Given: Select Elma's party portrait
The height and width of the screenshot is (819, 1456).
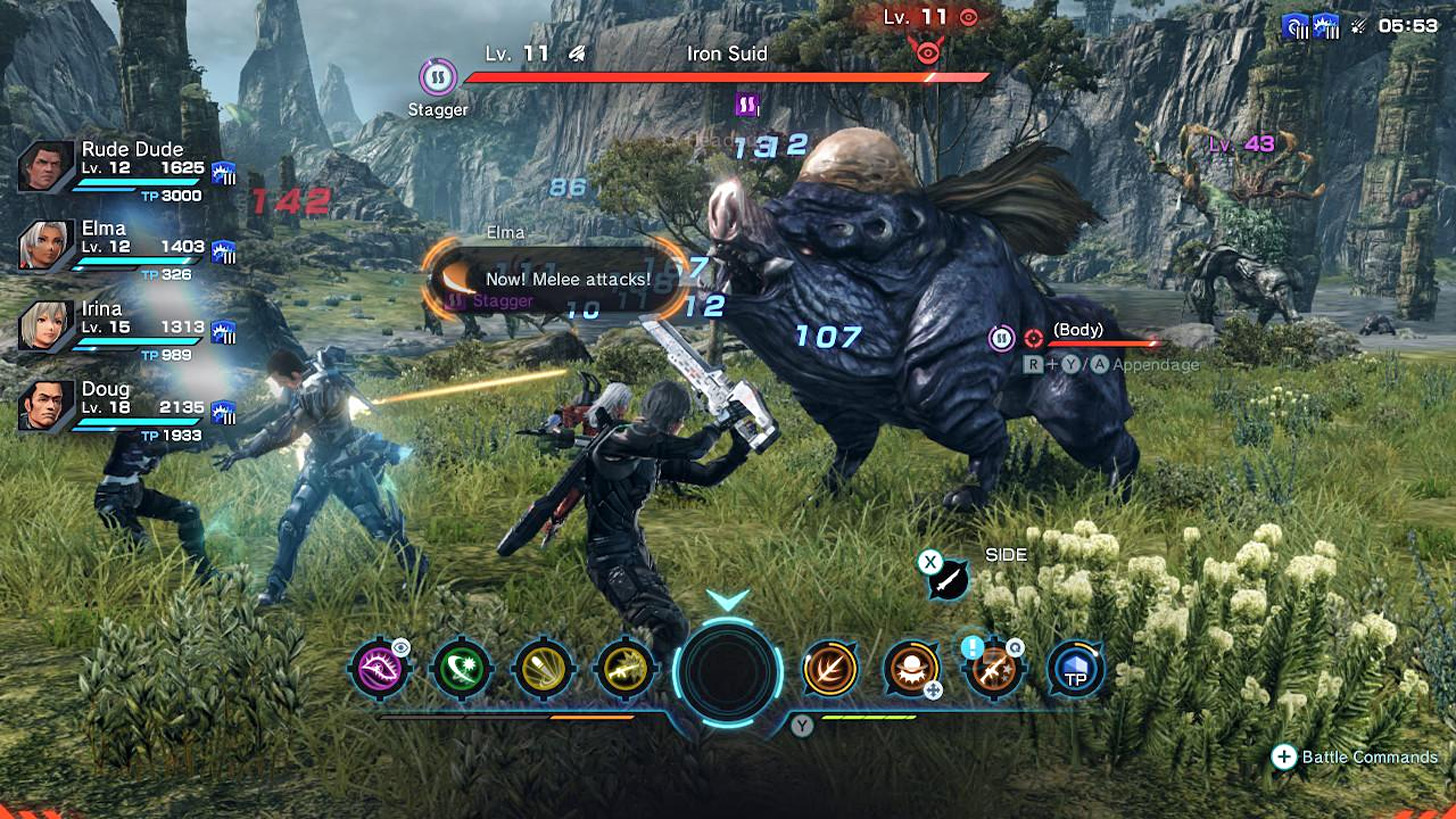Looking at the screenshot, I should (46, 246).
